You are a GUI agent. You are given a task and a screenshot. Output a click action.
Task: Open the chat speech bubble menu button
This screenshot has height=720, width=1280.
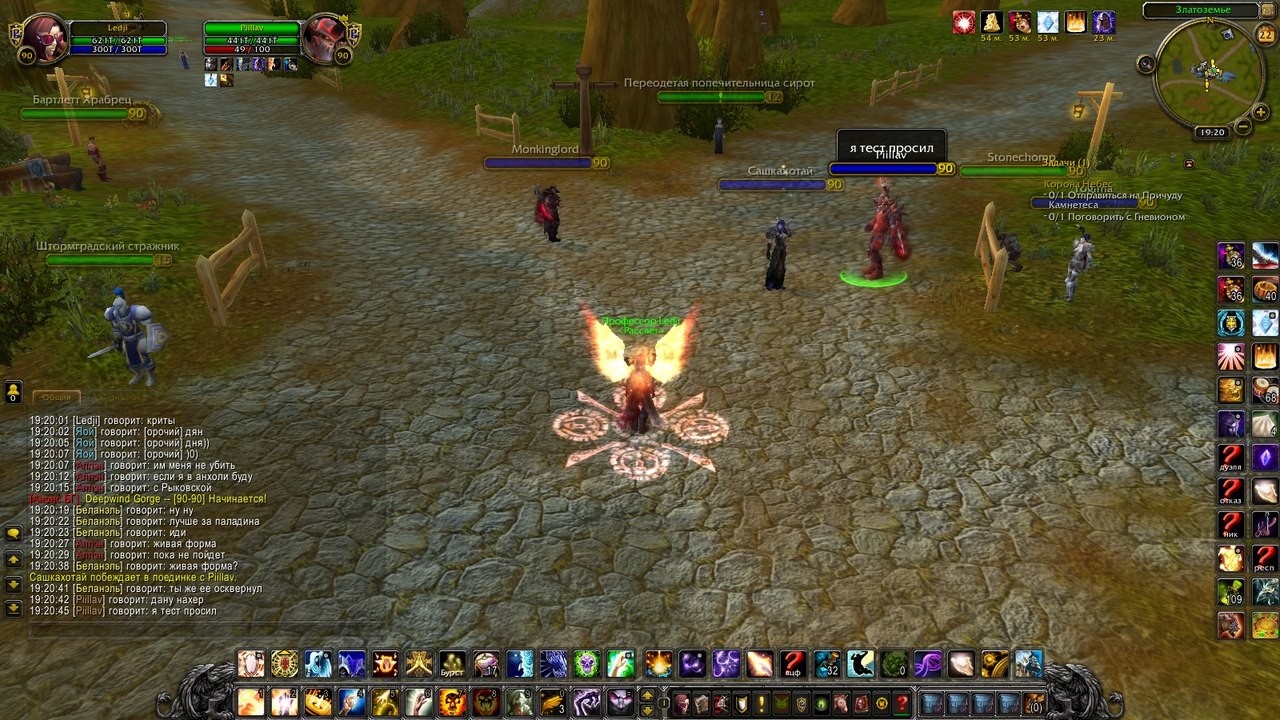pyautogui.click(x=13, y=533)
